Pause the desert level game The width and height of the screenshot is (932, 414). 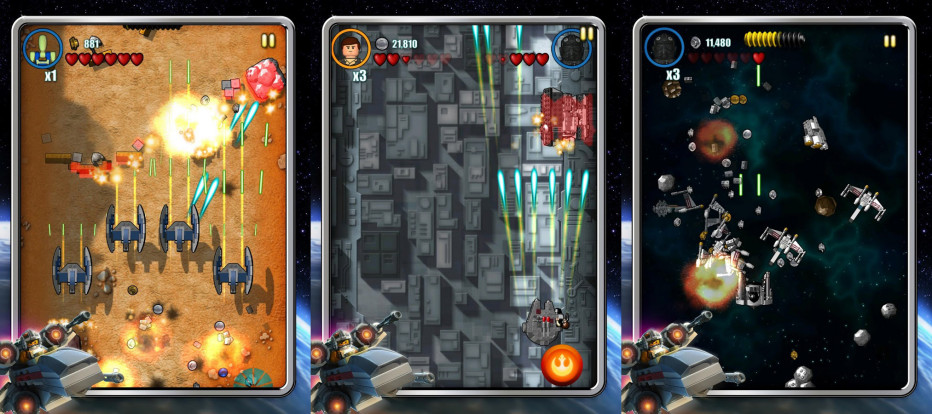pyautogui.click(x=267, y=41)
